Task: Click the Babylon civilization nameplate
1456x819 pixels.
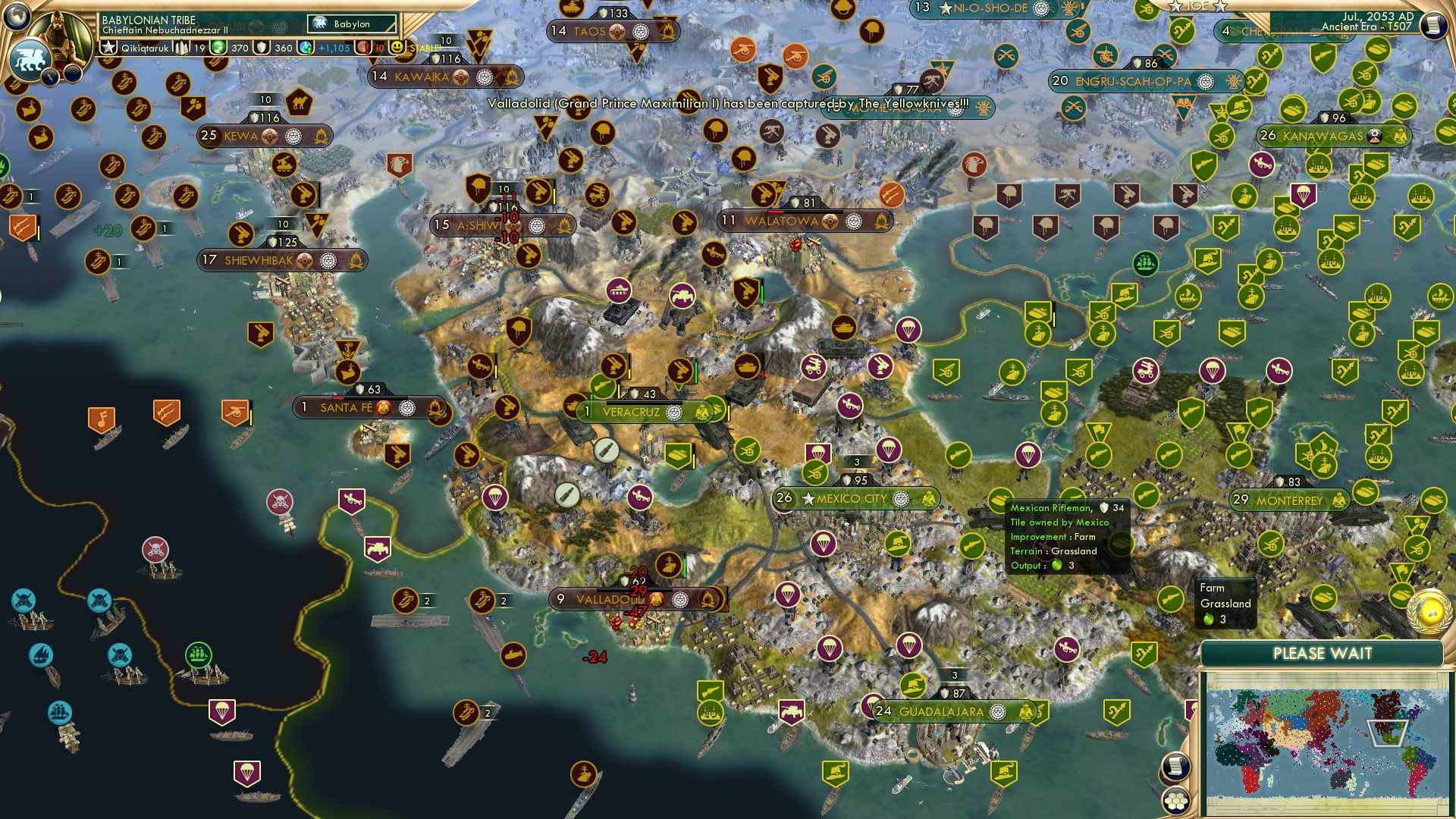Action: (353, 24)
